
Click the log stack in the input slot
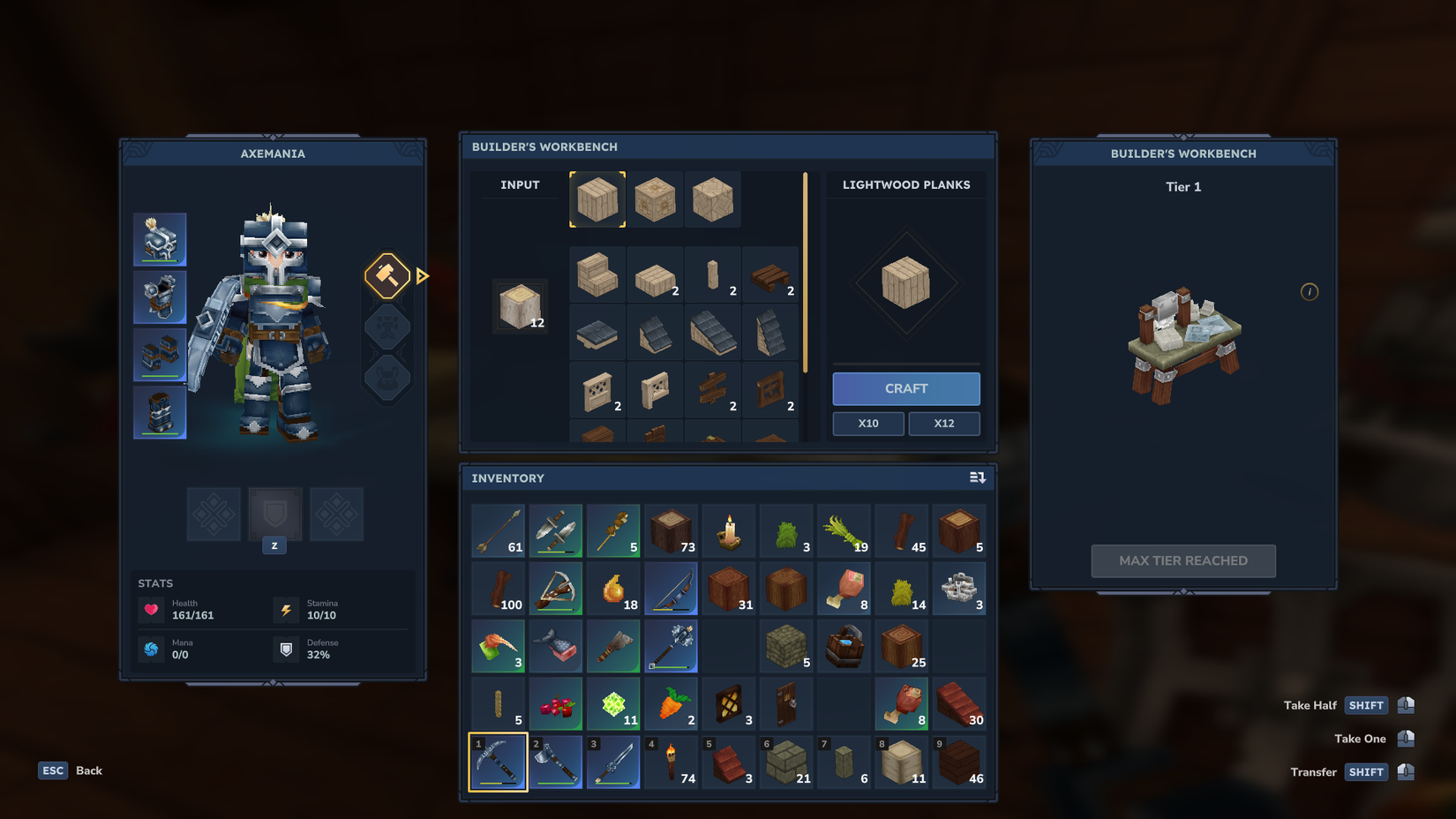(520, 306)
